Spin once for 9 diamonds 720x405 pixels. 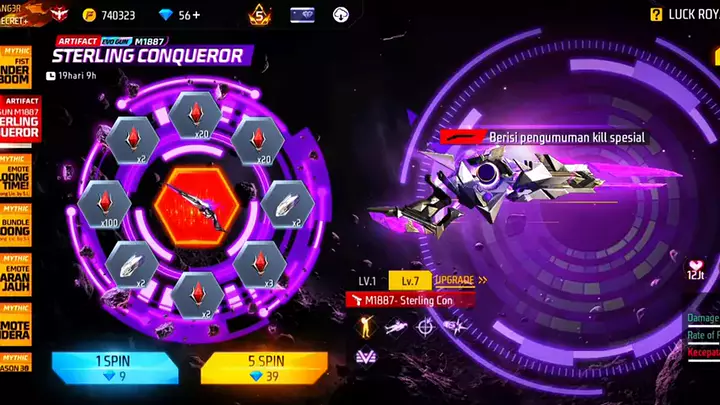(115, 367)
